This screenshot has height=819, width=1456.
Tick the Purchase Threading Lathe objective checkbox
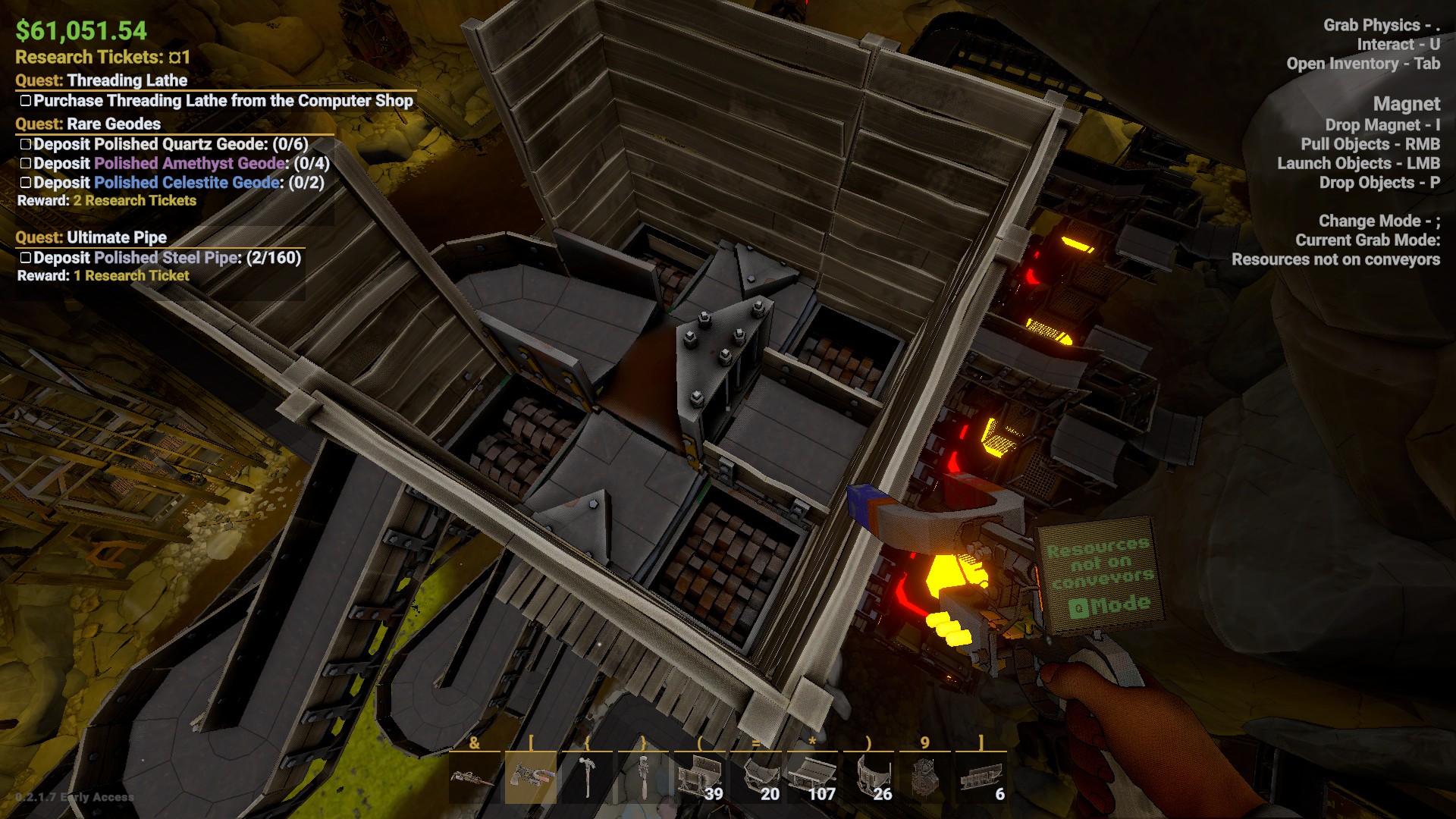click(x=25, y=101)
